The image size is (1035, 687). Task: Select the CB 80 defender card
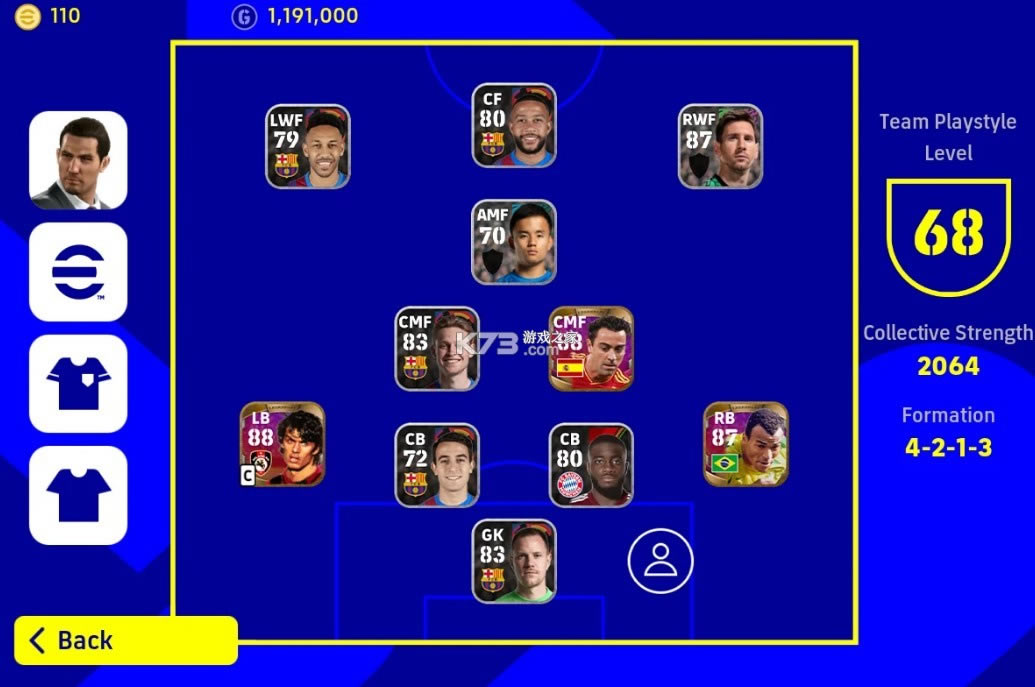[x=591, y=465]
